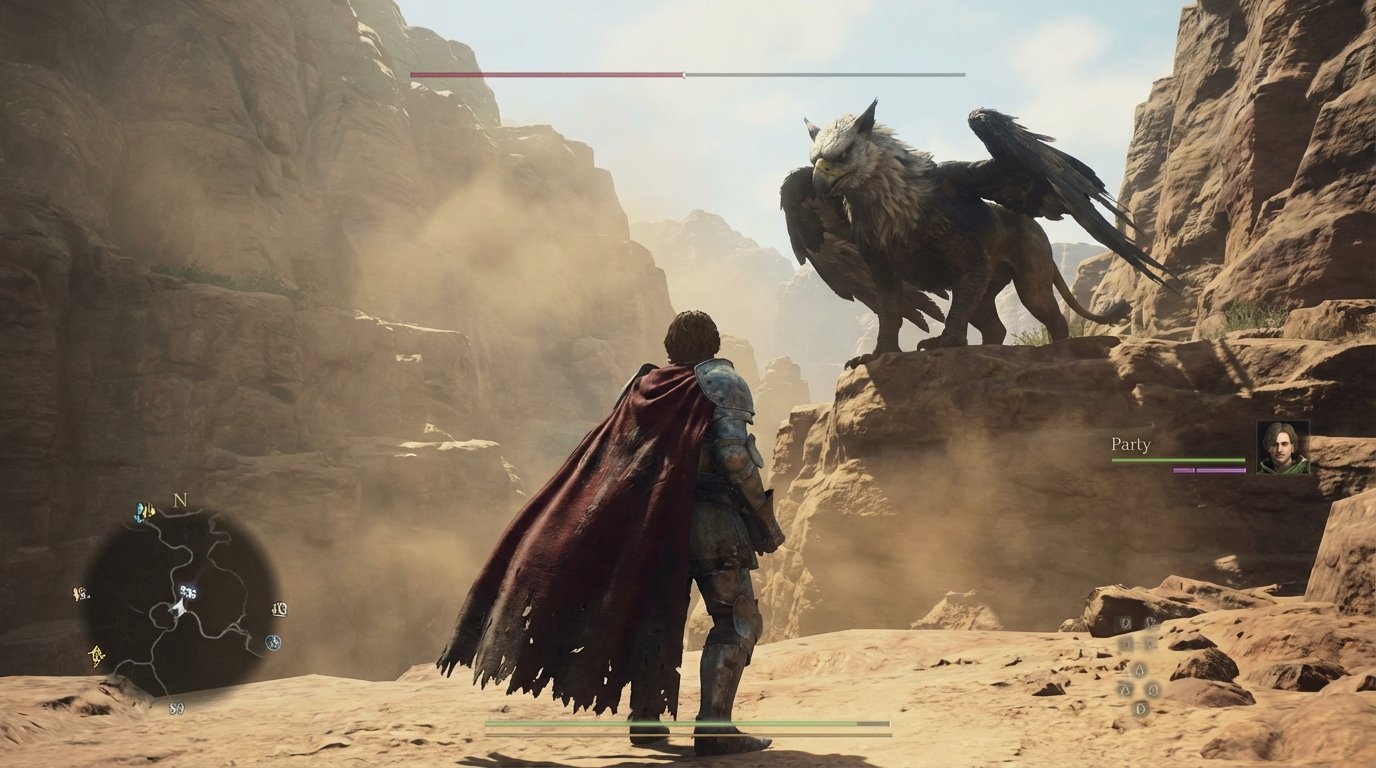Click the D-pad down button prompt
The height and width of the screenshot is (768, 1376).
[x=1140, y=708]
